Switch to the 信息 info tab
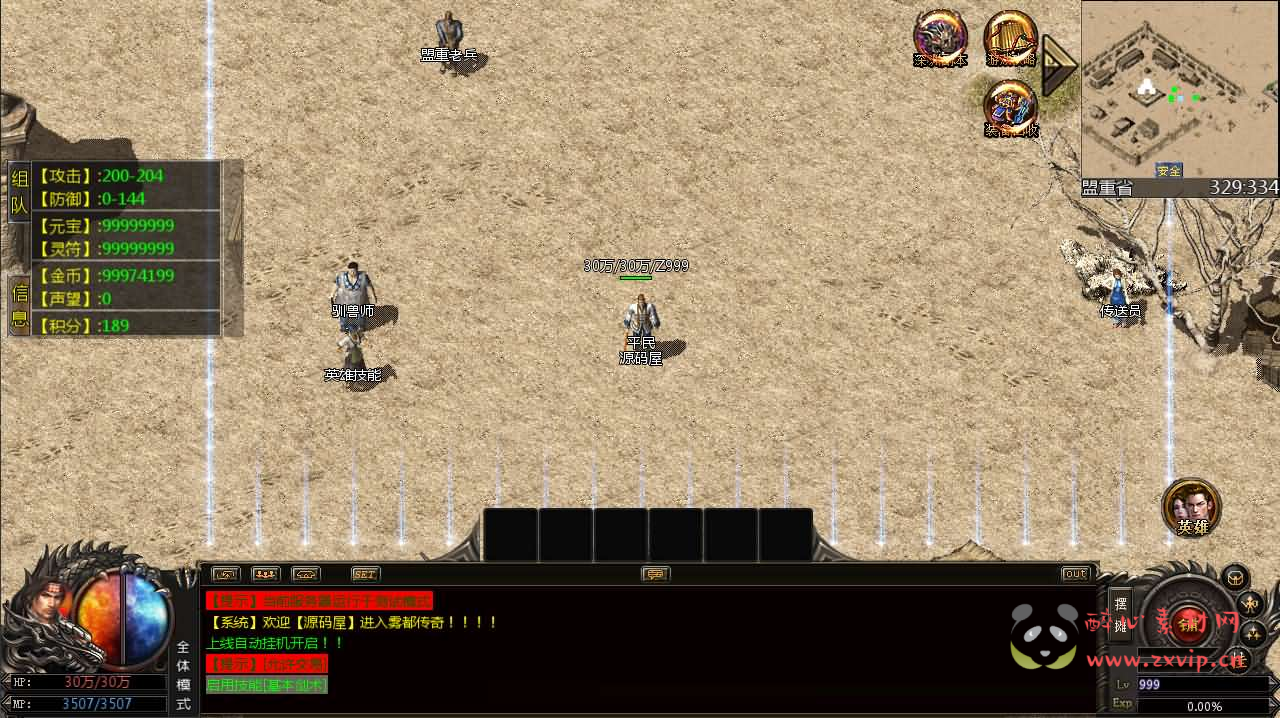Image resolution: width=1280 pixels, height=718 pixels. click(x=19, y=306)
